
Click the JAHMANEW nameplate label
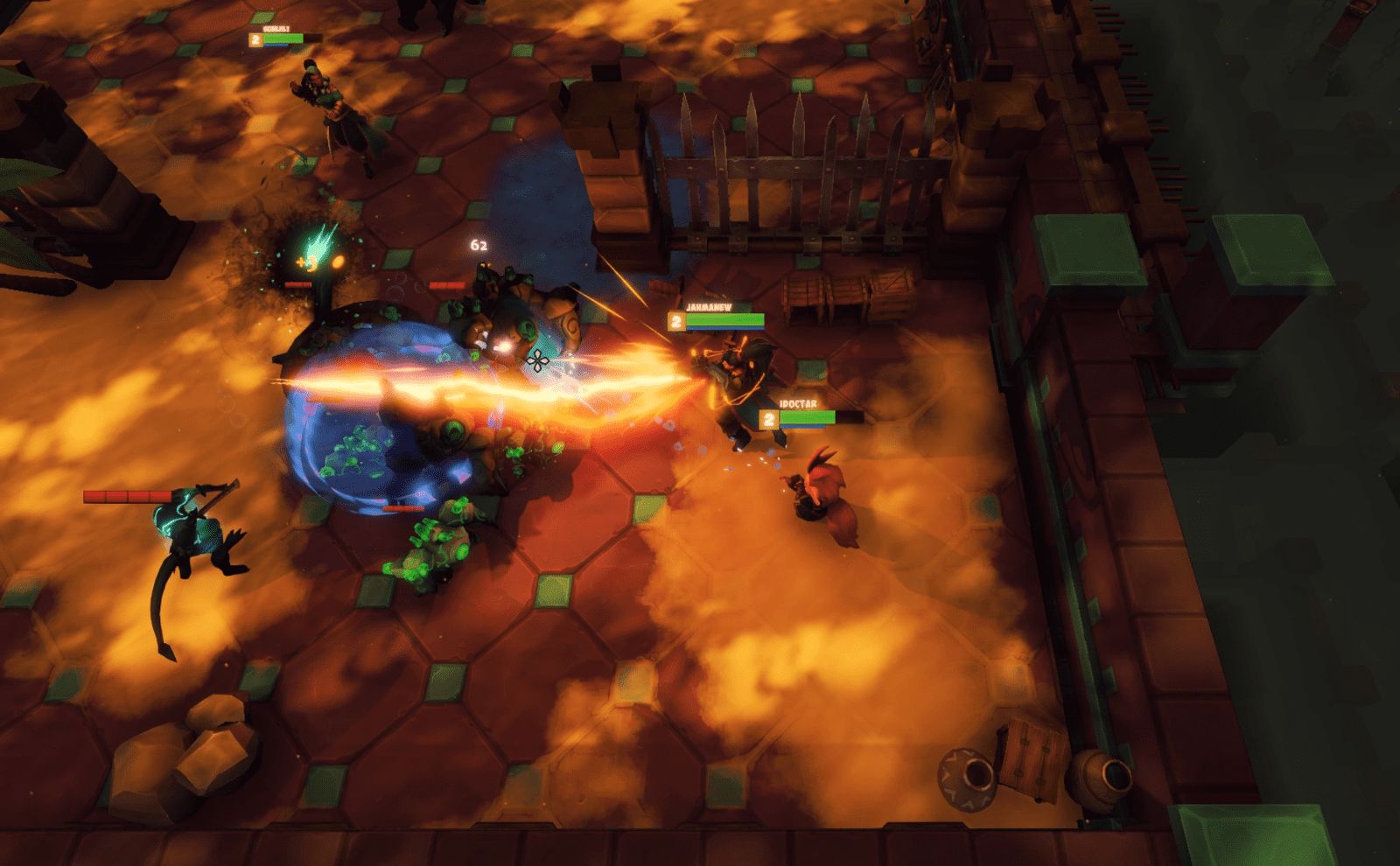click(709, 307)
